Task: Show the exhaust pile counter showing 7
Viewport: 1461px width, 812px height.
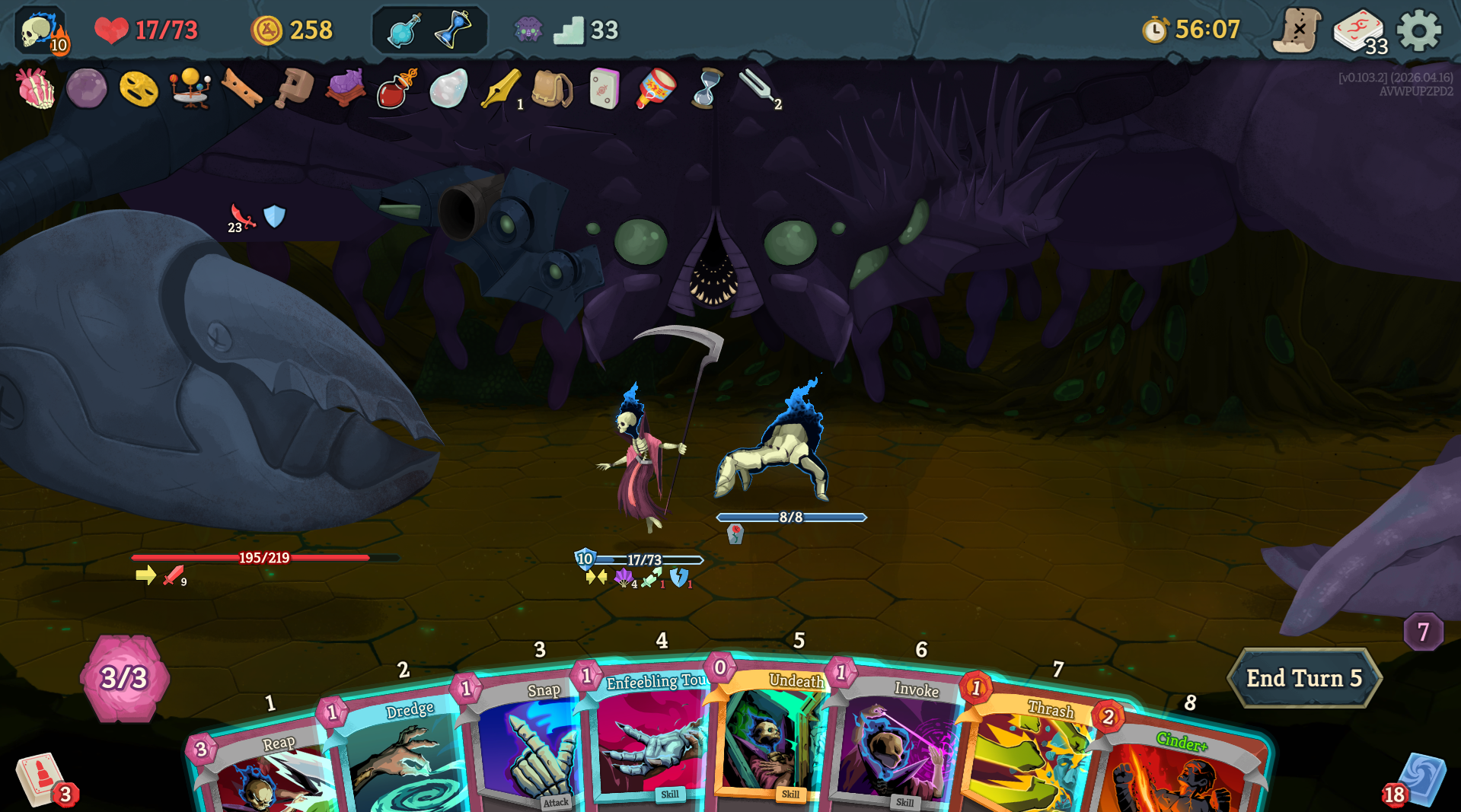Action: (1422, 632)
